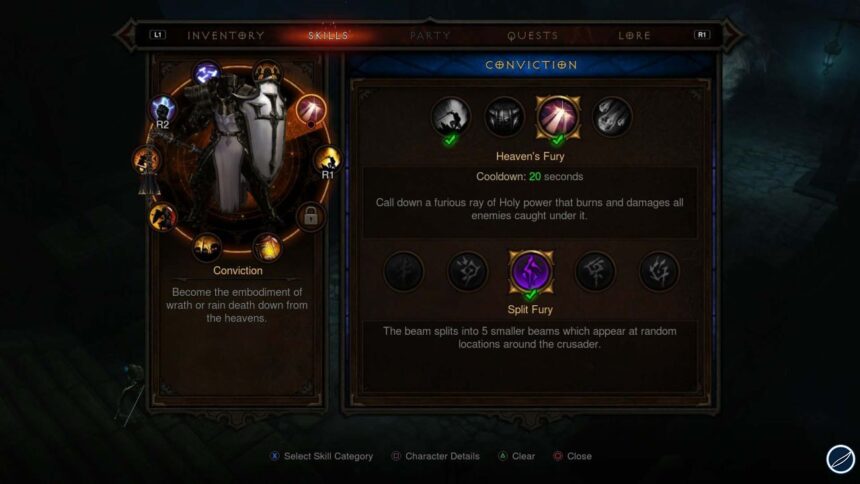Open the Lore tab
The image size is (860, 484).
(634, 35)
